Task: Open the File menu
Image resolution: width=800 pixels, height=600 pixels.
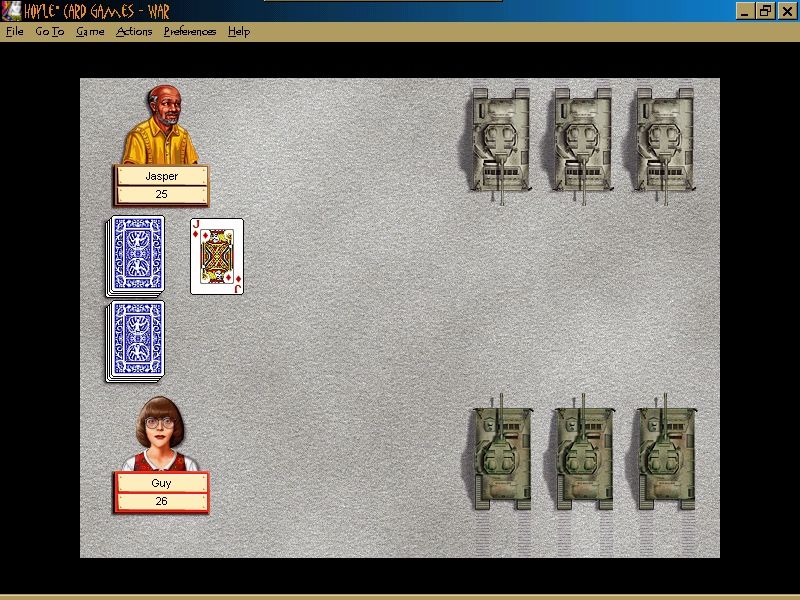Action: [14, 31]
